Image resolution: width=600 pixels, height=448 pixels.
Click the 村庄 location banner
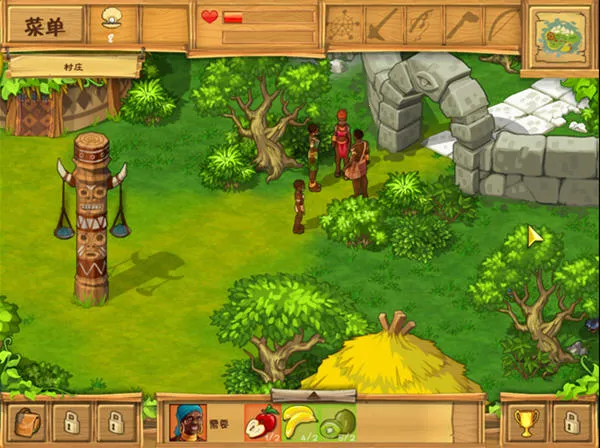72,66
